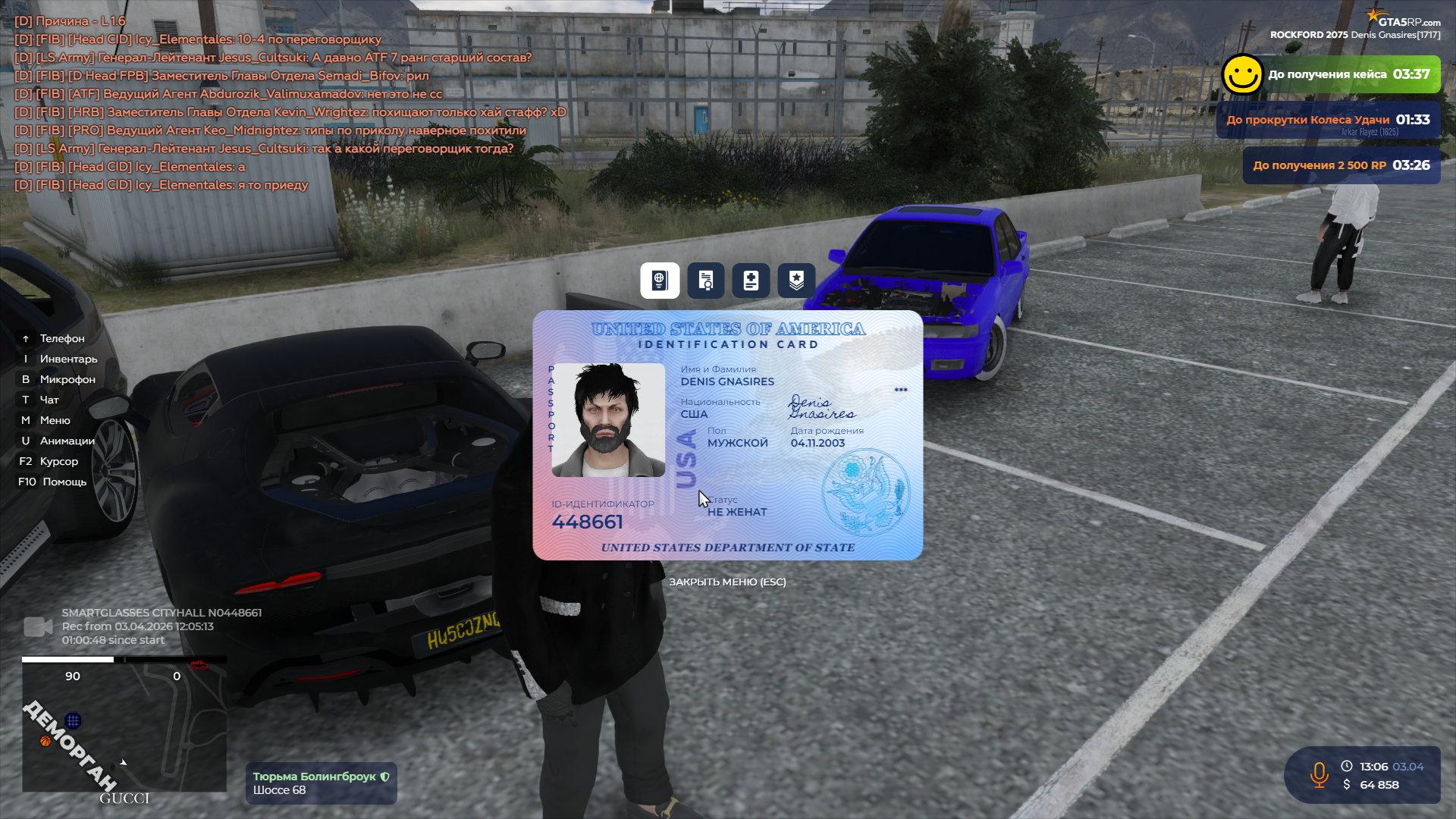Switch to the passport document tab
The image size is (1456, 819).
[659, 281]
